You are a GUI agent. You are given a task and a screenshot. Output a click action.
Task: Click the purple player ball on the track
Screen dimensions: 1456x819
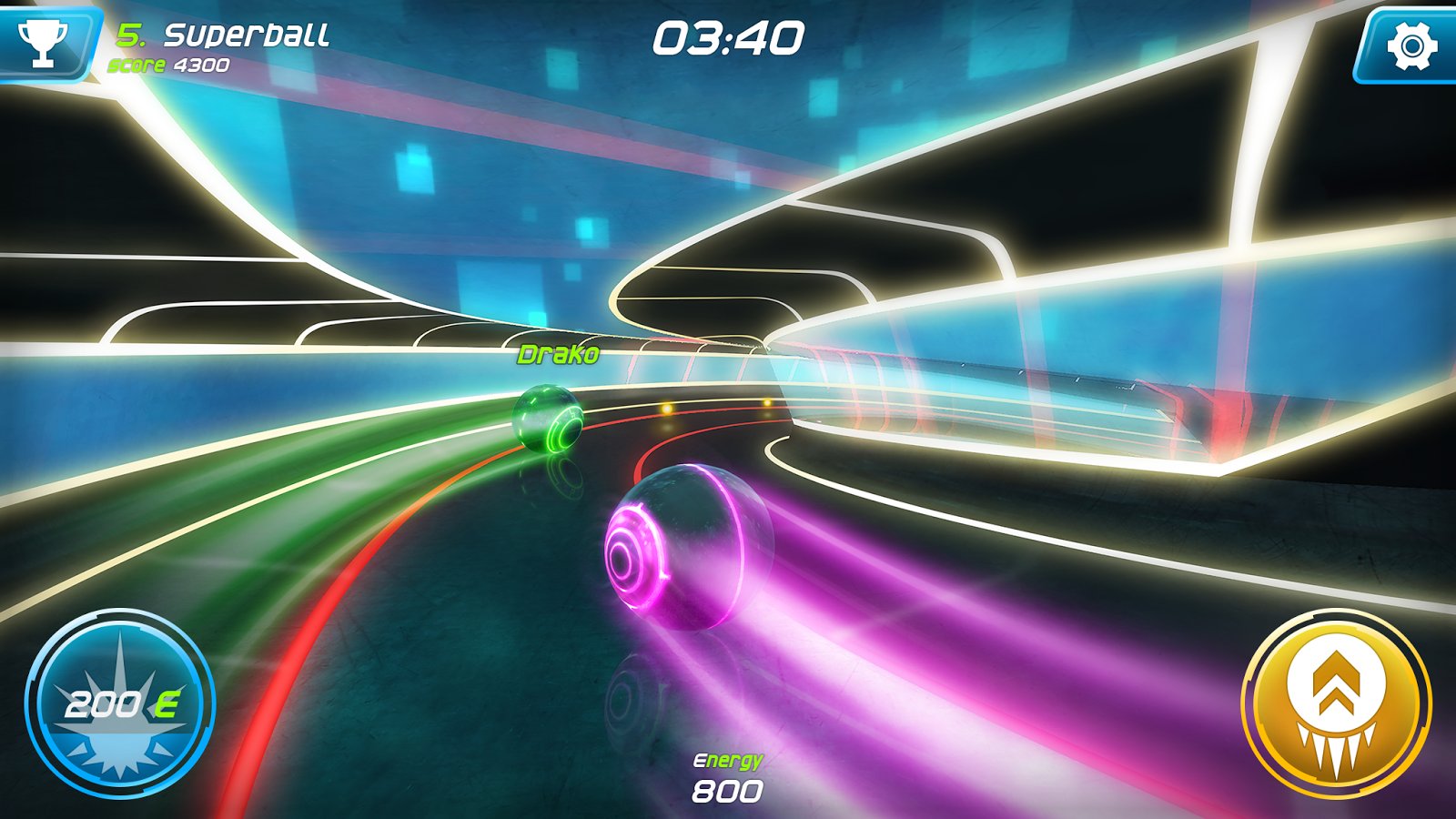tap(687, 546)
